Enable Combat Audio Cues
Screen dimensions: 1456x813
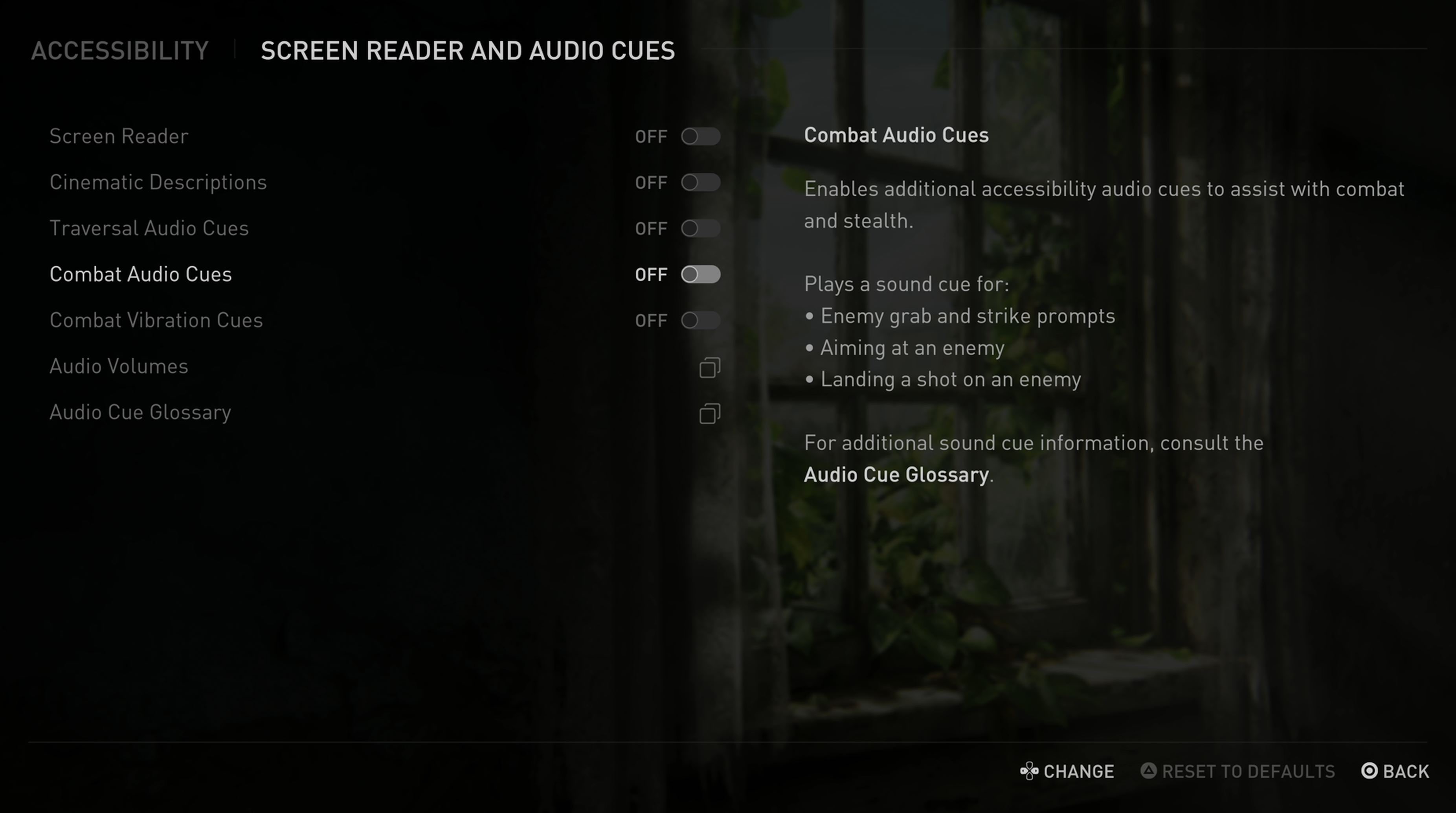[701, 274]
